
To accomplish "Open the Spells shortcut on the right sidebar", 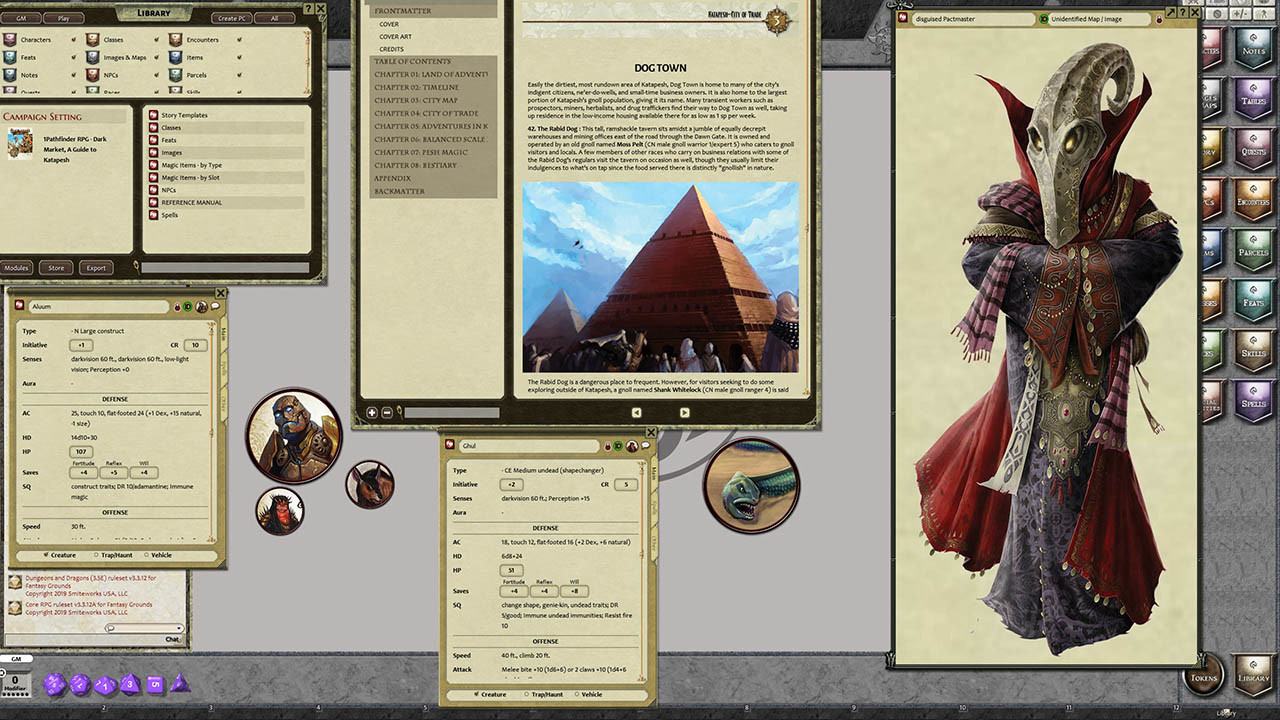I will click(x=1253, y=400).
